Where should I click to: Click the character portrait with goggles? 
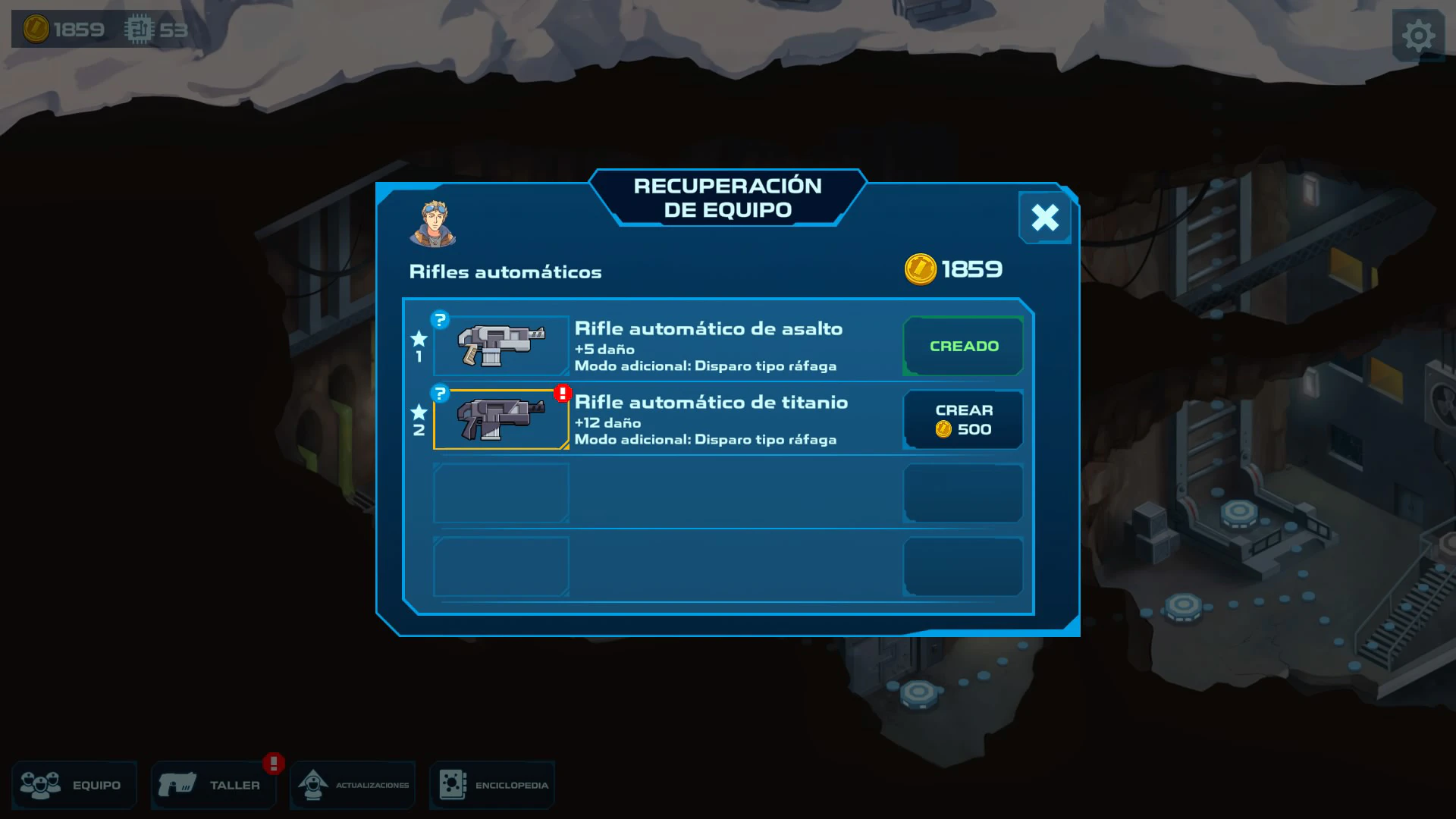tap(433, 224)
